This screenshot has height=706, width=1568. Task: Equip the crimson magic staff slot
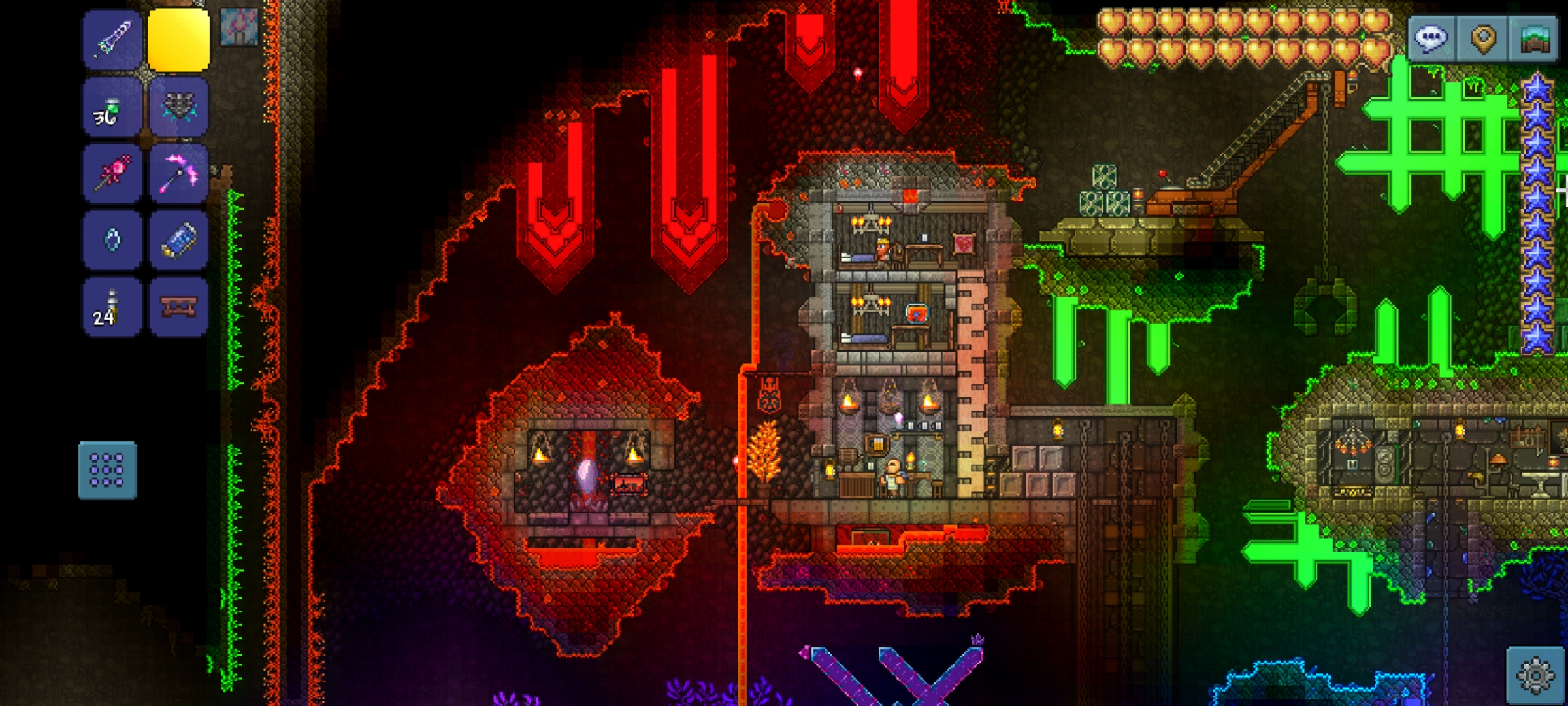[112, 174]
